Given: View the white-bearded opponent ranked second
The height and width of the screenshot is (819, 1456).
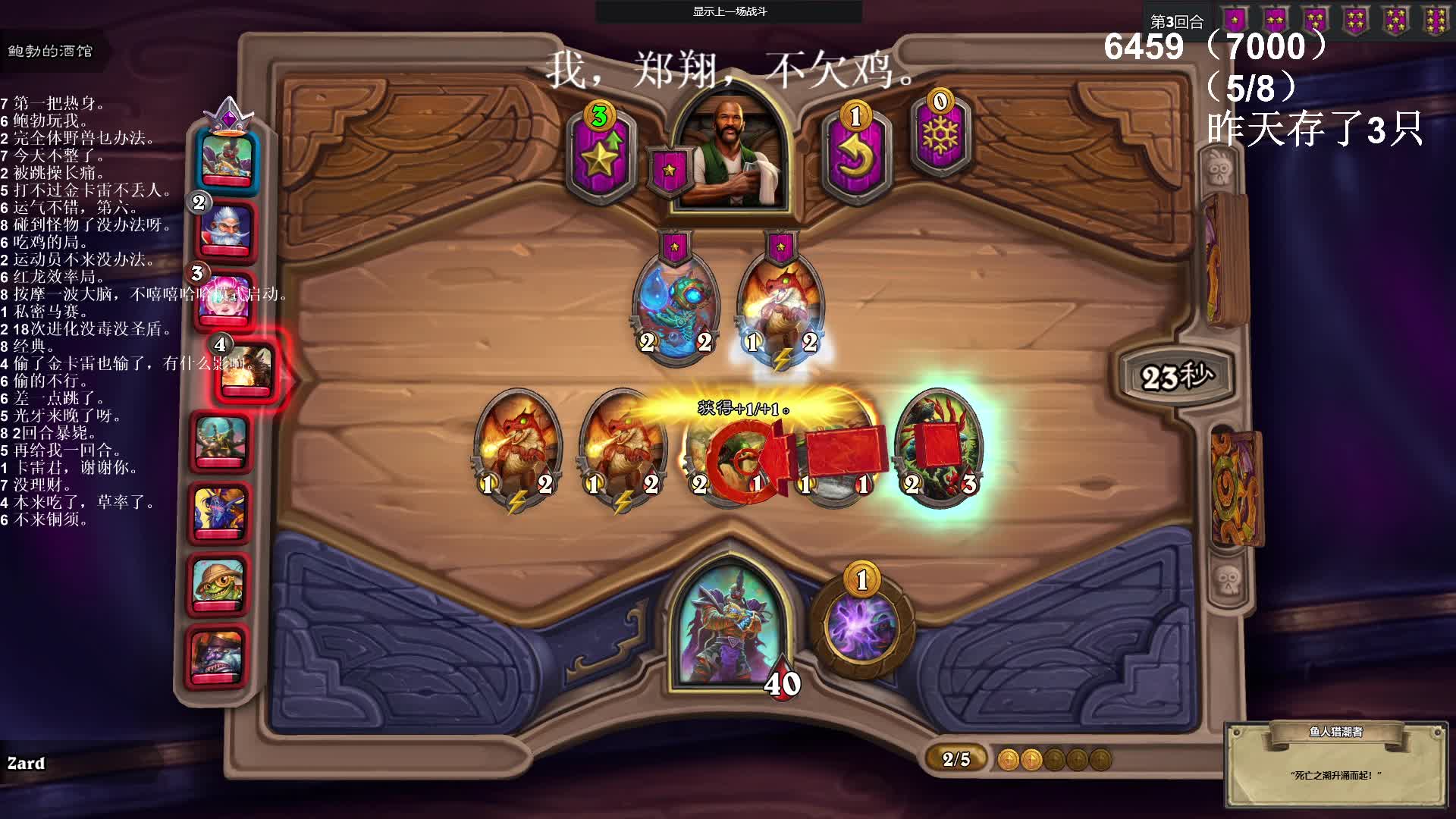Looking at the screenshot, I should click(224, 229).
